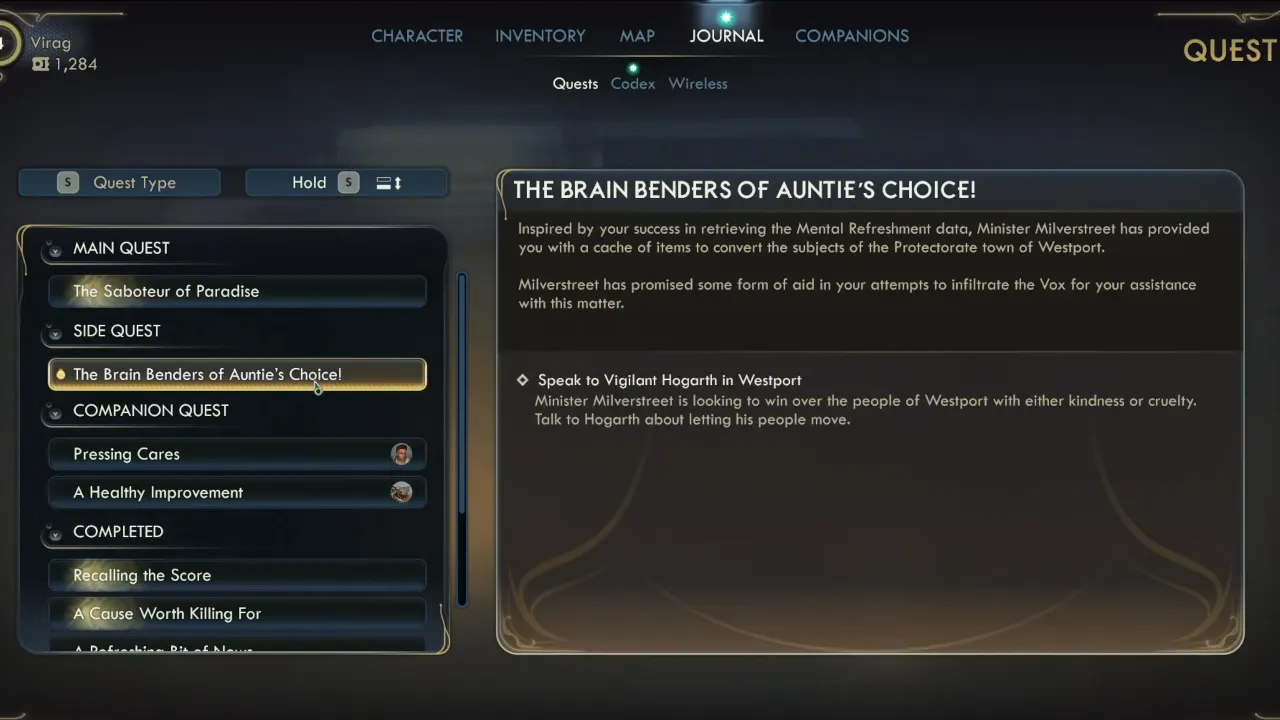This screenshot has width=1280, height=720.
Task: Click the companion portrait on A Healthy Improvement
Action: [401, 492]
